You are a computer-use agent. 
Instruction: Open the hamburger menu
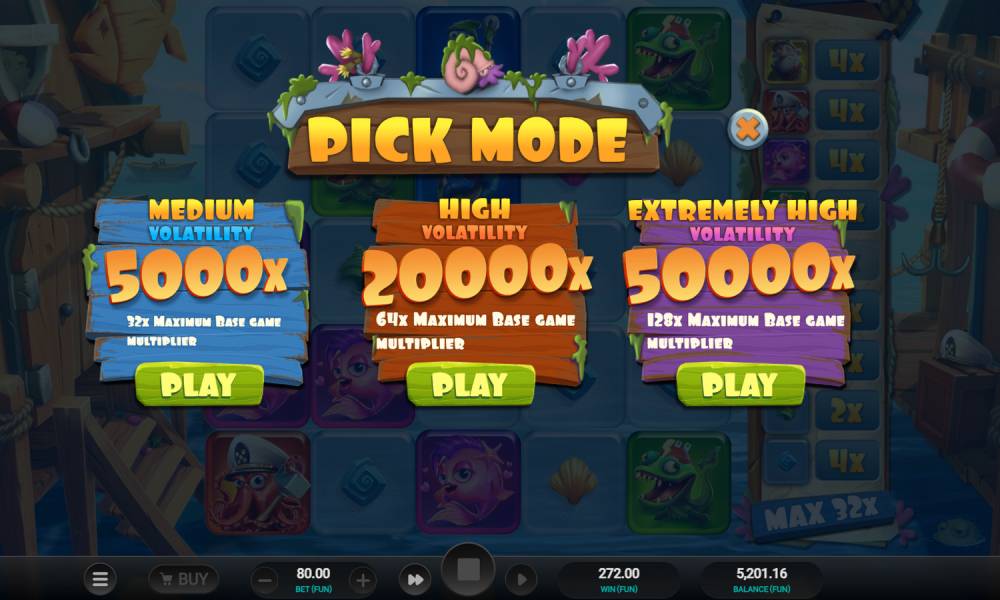click(x=100, y=578)
